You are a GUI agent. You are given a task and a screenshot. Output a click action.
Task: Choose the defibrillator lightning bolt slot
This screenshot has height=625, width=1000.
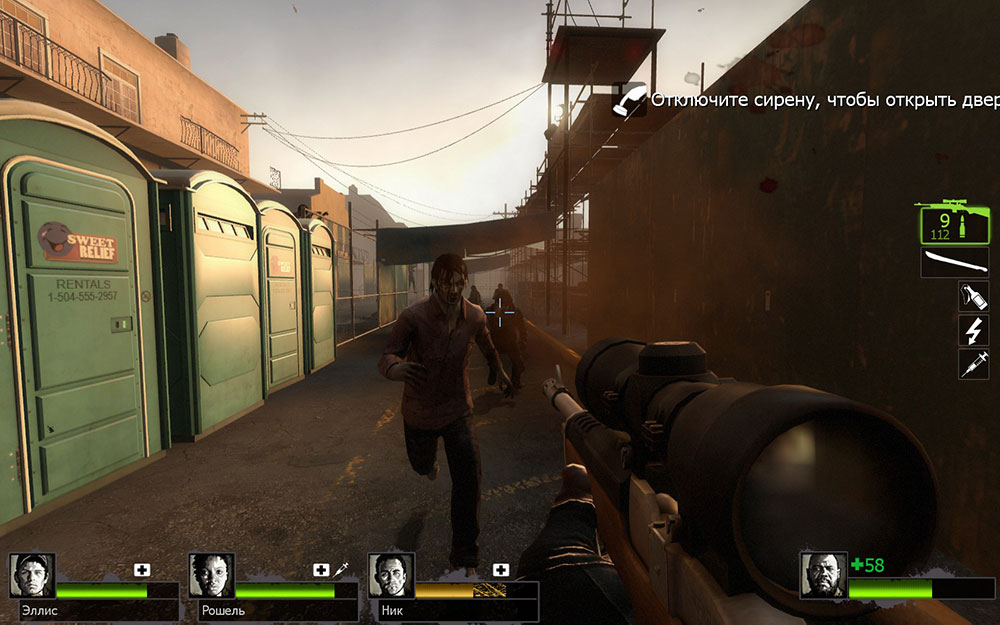pos(973,330)
